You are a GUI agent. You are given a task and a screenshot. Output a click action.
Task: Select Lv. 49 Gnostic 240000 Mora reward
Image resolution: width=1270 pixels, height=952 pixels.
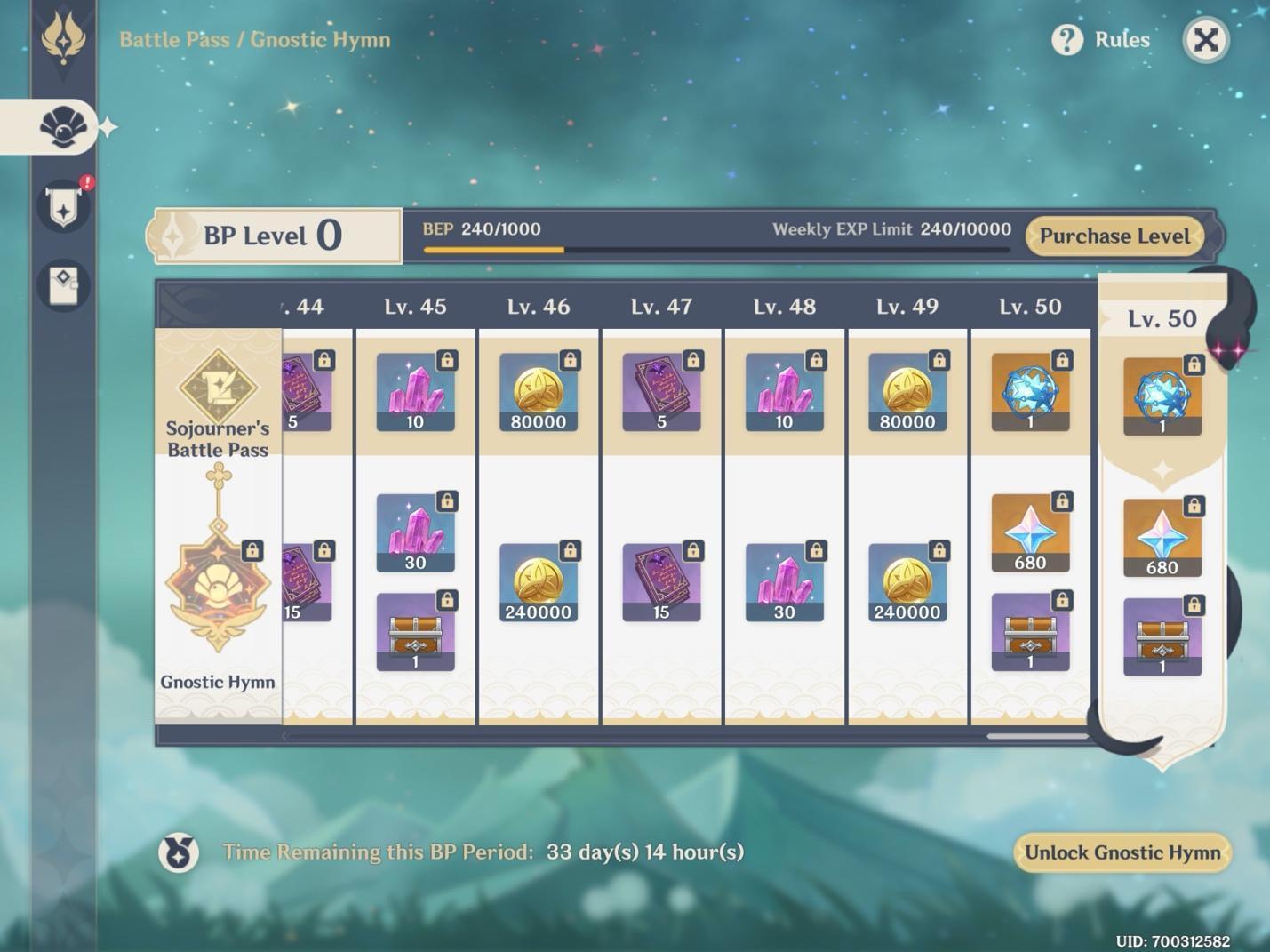tap(907, 582)
